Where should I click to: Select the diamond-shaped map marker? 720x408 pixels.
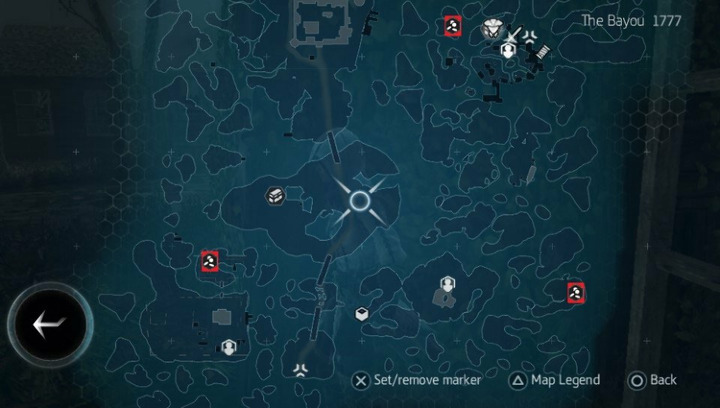tap(491, 29)
